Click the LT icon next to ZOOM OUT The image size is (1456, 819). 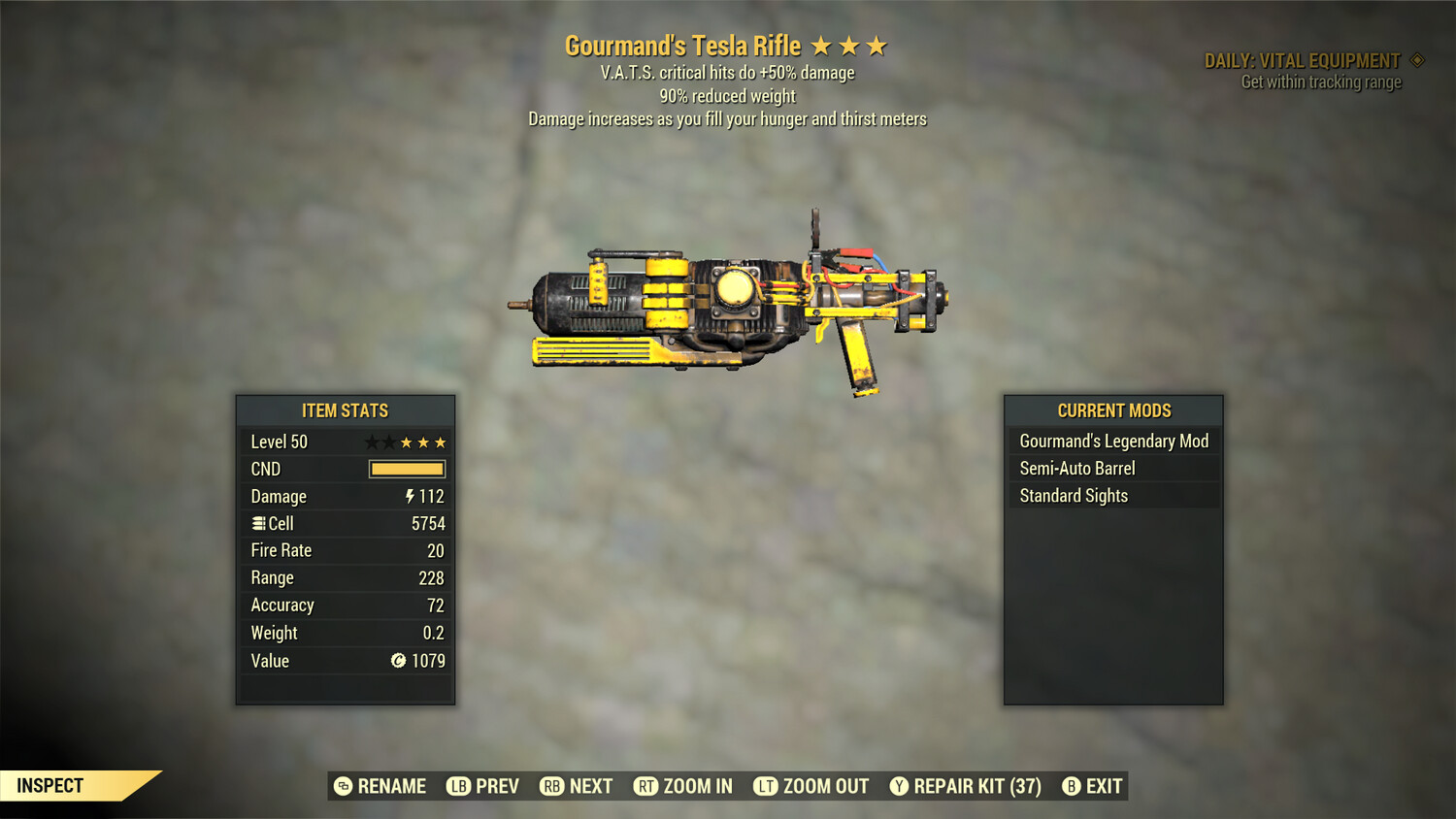pos(764,786)
